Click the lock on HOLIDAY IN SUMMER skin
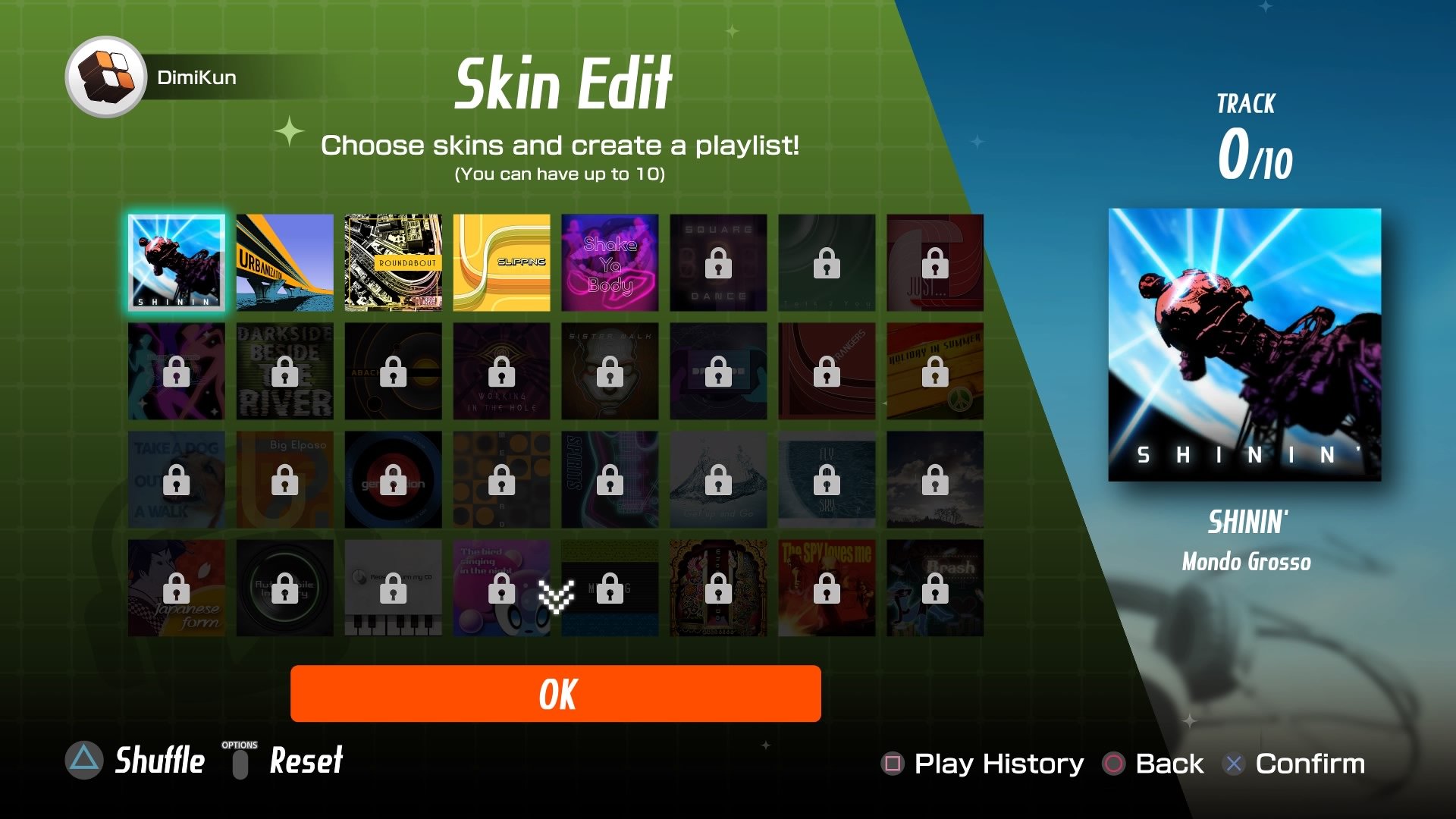The image size is (1456, 819). tap(934, 372)
